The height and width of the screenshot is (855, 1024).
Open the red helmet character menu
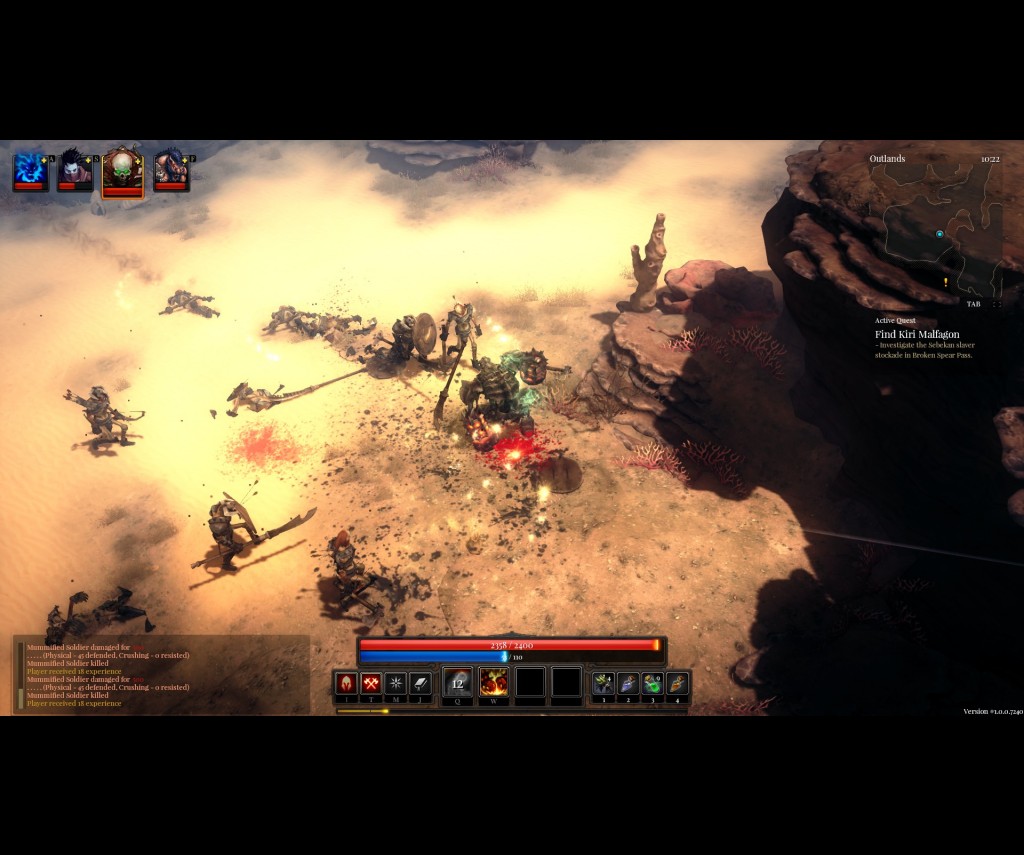(346, 683)
